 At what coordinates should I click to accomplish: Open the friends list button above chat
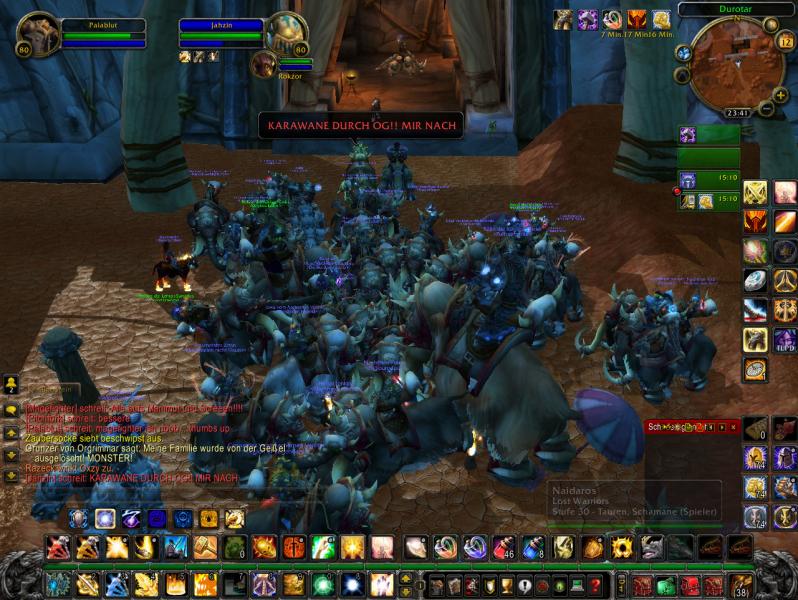pyautogui.click(x=11, y=386)
